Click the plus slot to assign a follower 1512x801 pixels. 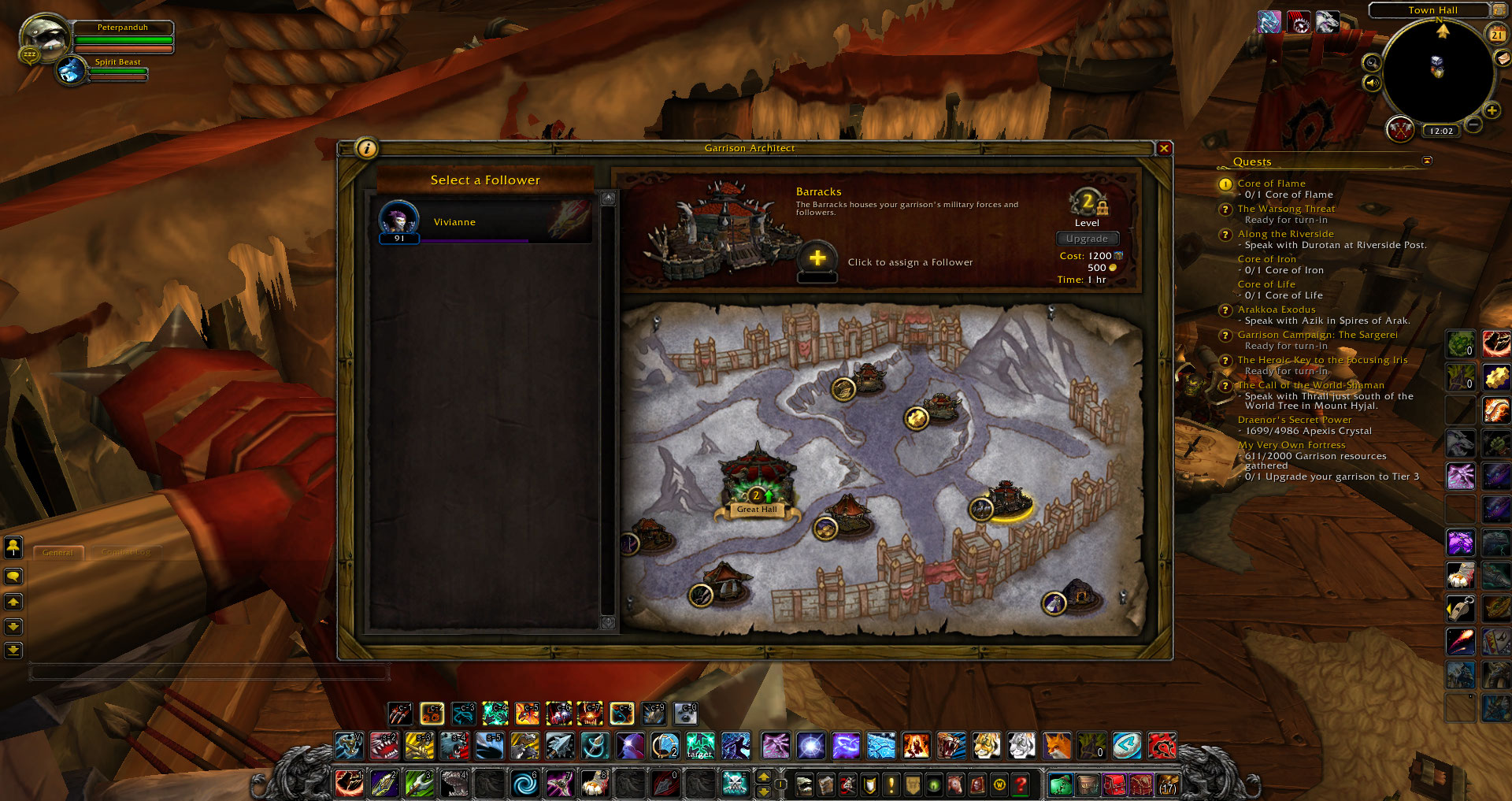click(x=817, y=258)
